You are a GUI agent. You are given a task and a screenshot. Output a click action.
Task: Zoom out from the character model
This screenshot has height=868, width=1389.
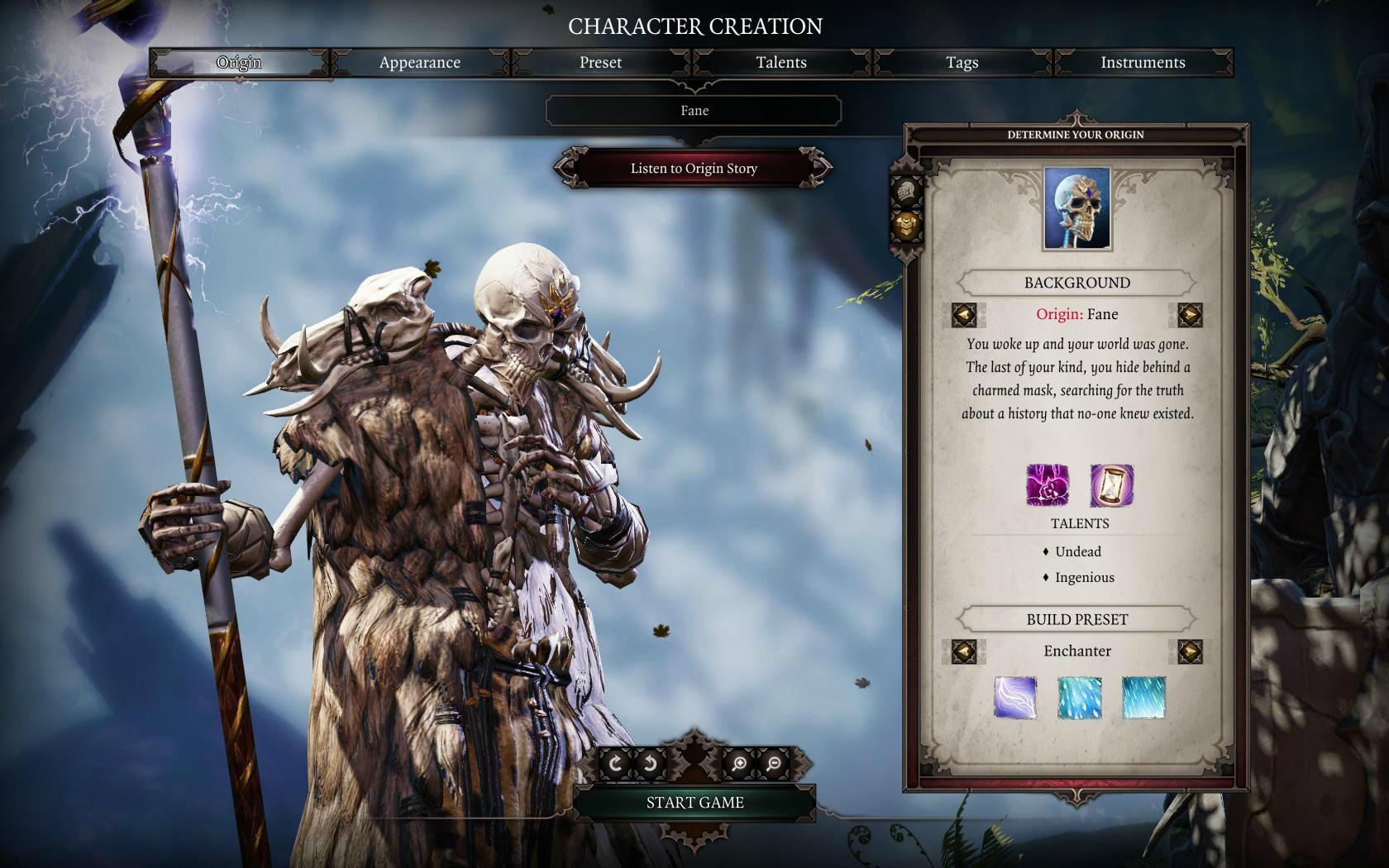tap(773, 764)
